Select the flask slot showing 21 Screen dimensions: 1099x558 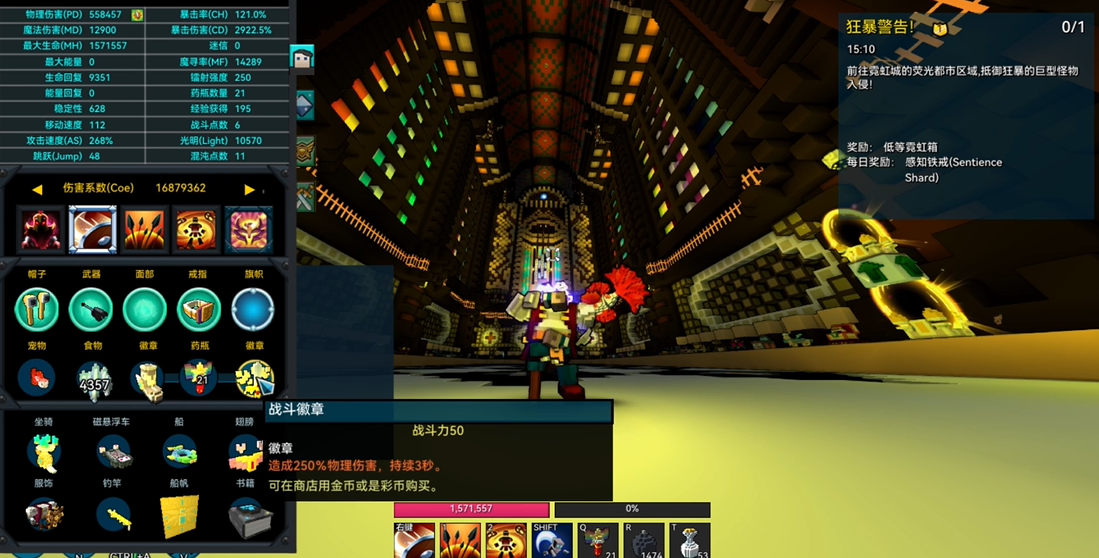tap(199, 379)
